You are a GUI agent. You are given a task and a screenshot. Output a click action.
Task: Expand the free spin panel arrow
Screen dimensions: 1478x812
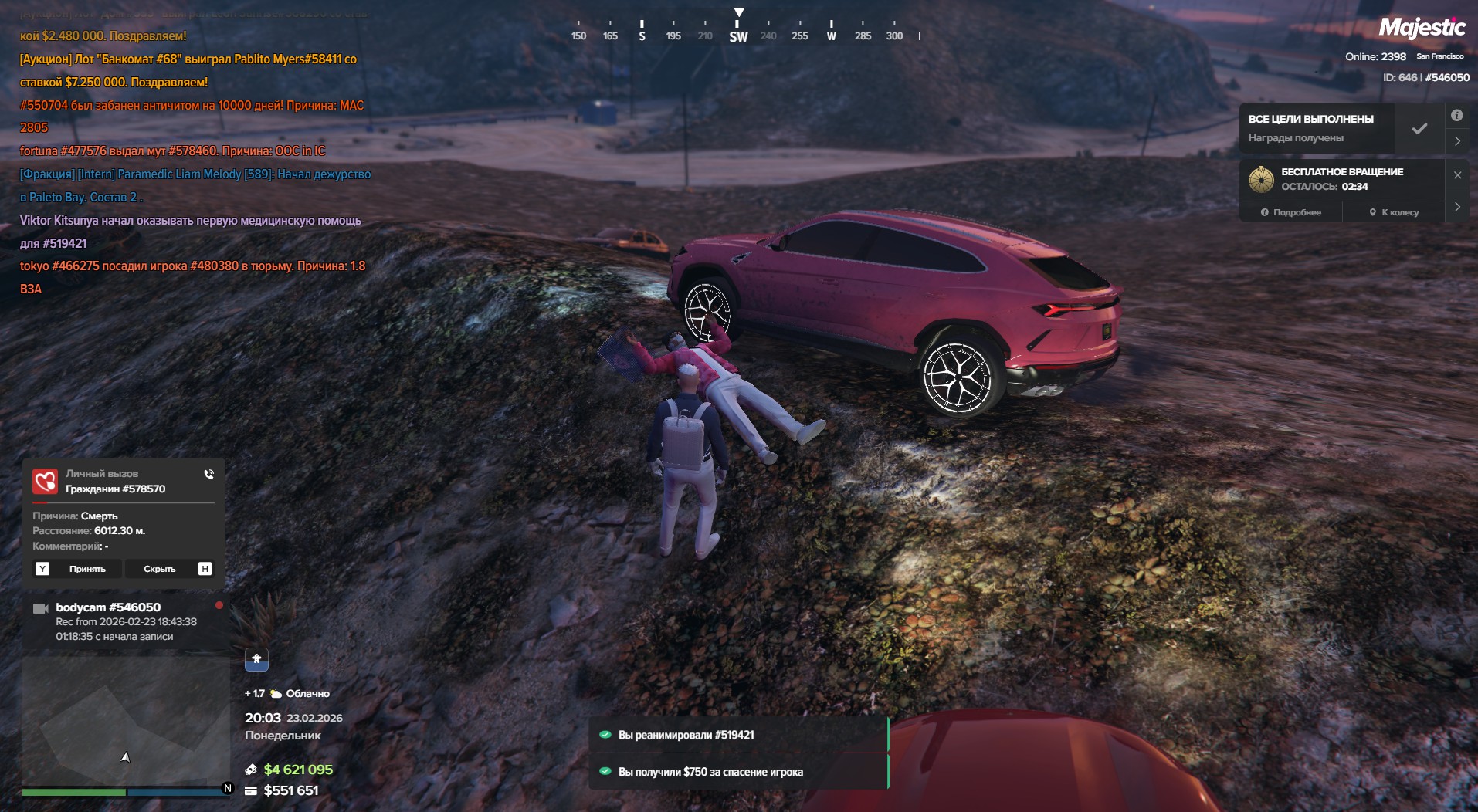click(1457, 207)
